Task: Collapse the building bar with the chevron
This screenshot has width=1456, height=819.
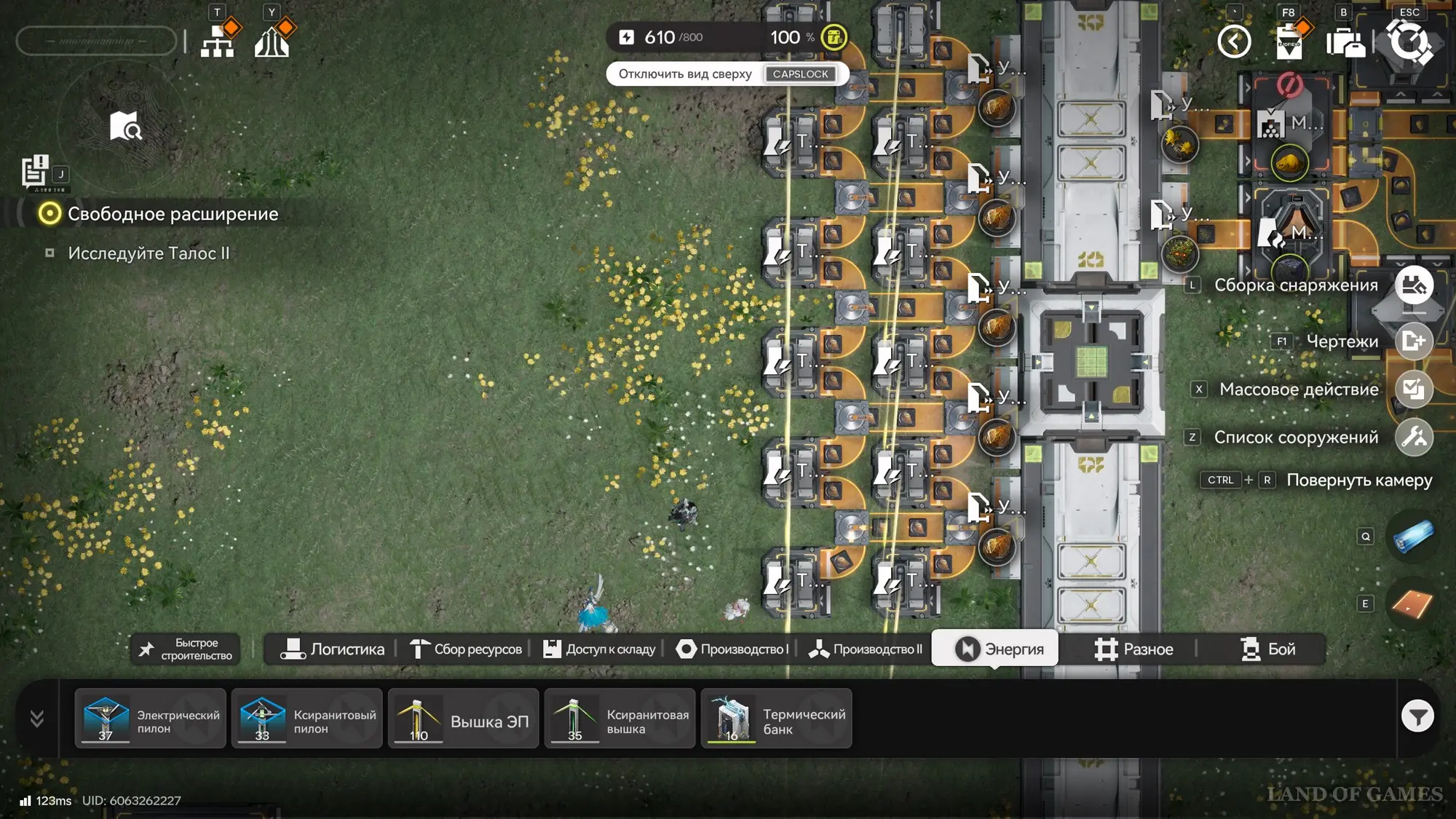Action: 37,719
